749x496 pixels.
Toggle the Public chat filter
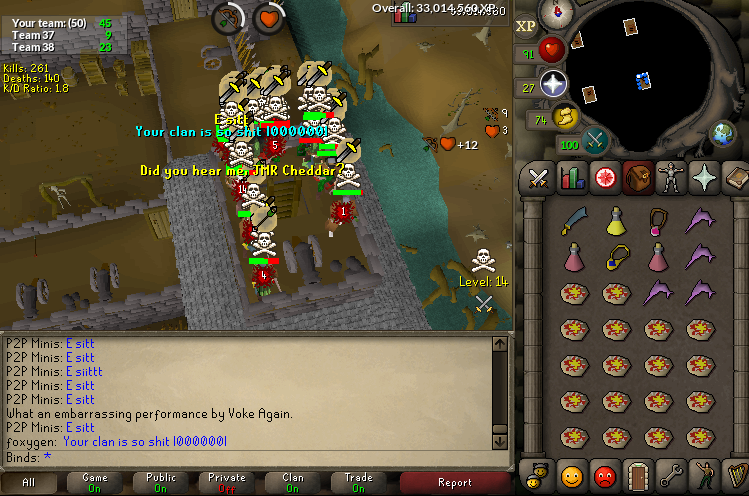161,482
